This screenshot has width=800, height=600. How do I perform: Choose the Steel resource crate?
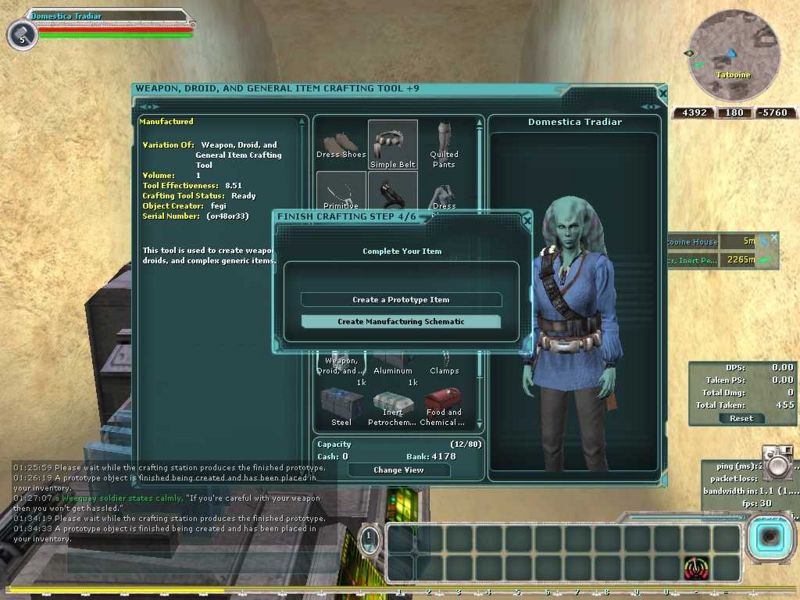[342, 406]
